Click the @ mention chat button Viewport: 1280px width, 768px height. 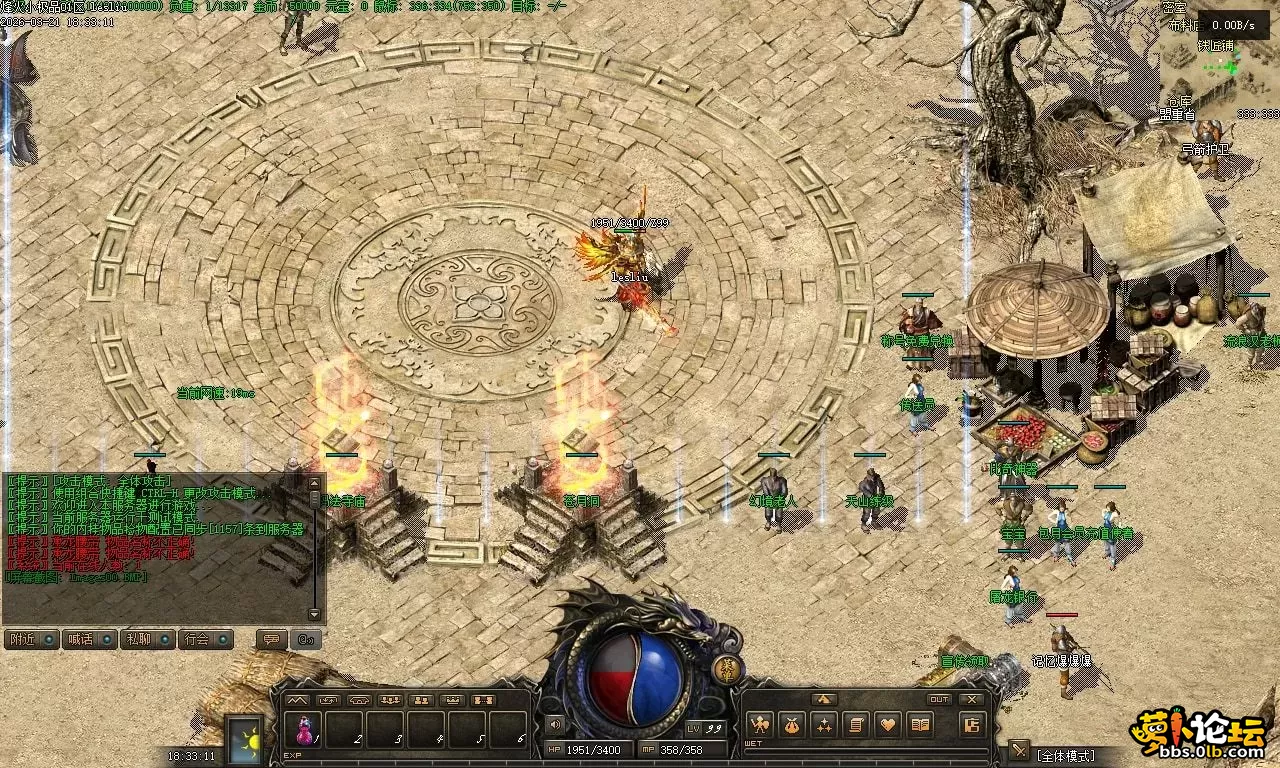point(307,639)
